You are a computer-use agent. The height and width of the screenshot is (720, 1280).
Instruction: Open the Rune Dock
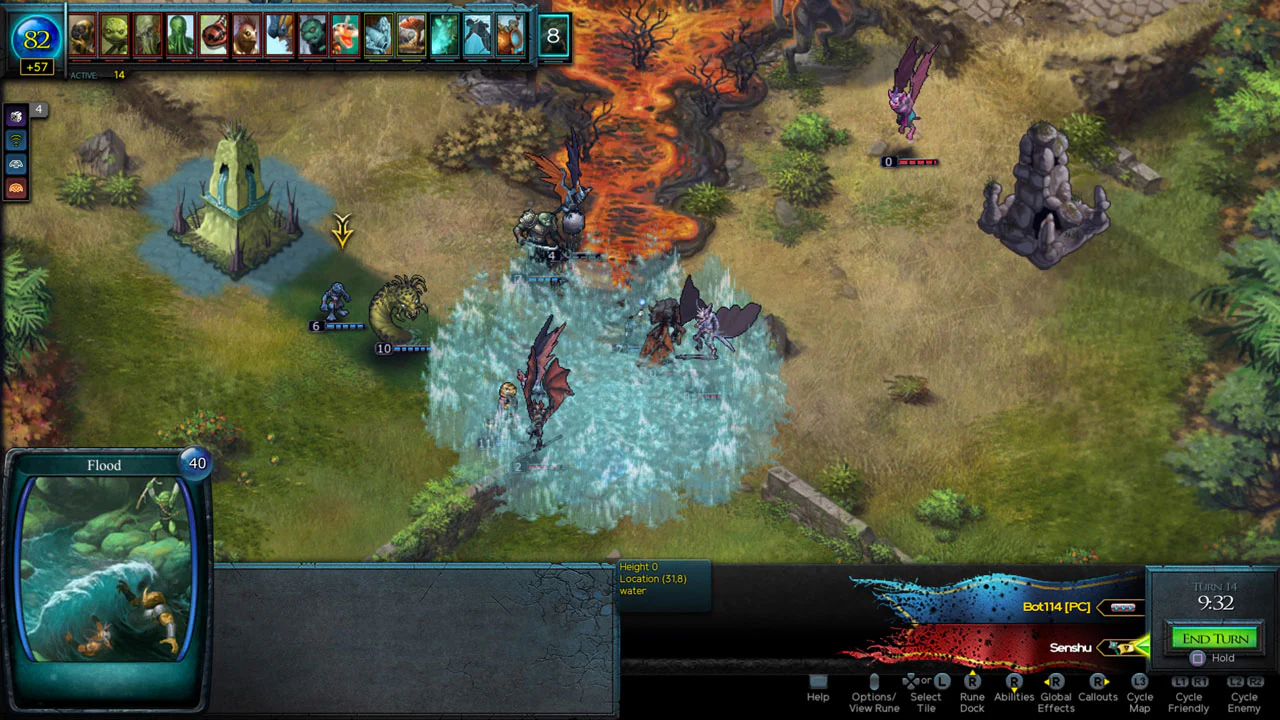tap(972, 697)
